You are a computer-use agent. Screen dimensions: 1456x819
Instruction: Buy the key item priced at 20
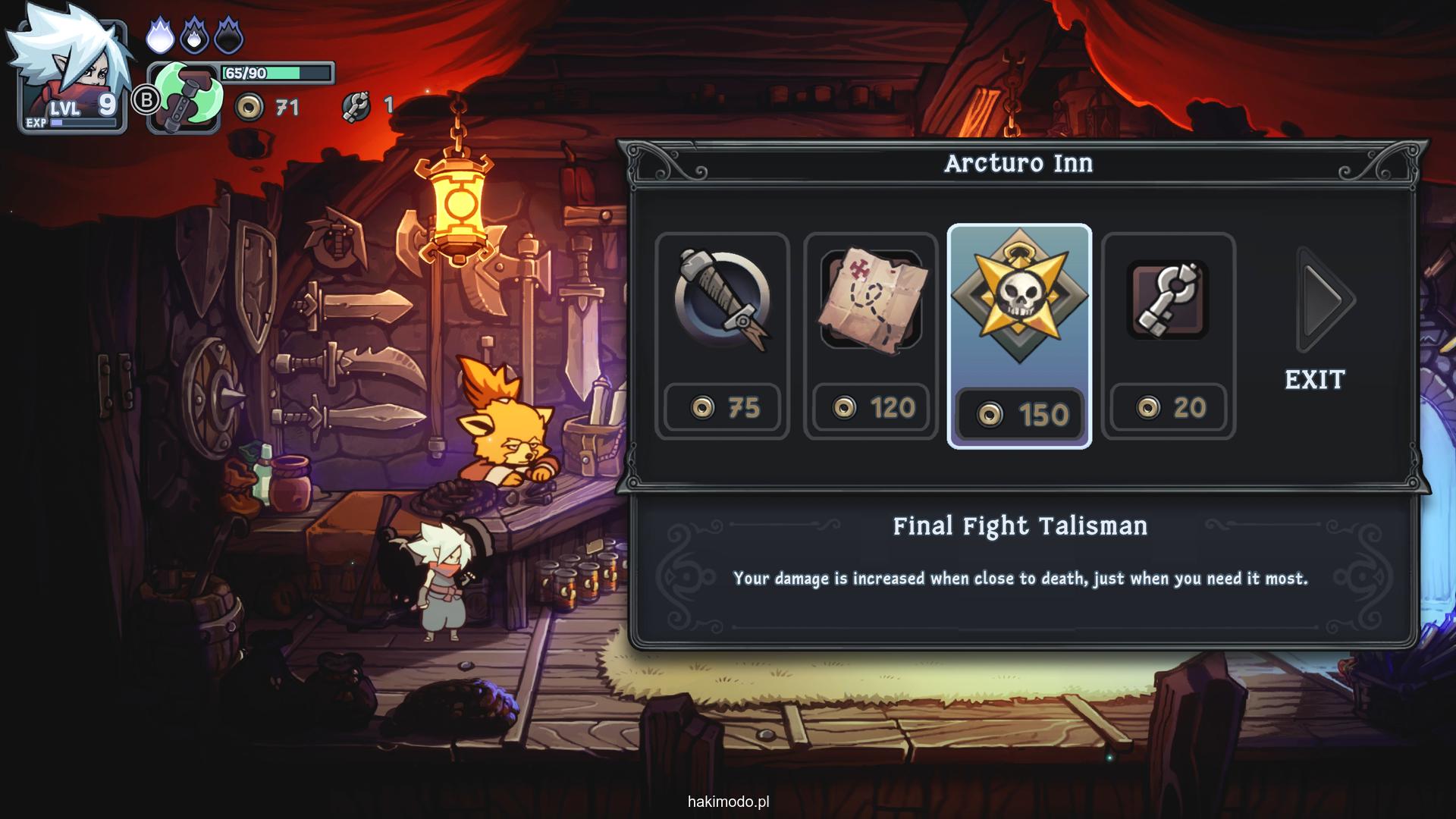[x=1168, y=335]
